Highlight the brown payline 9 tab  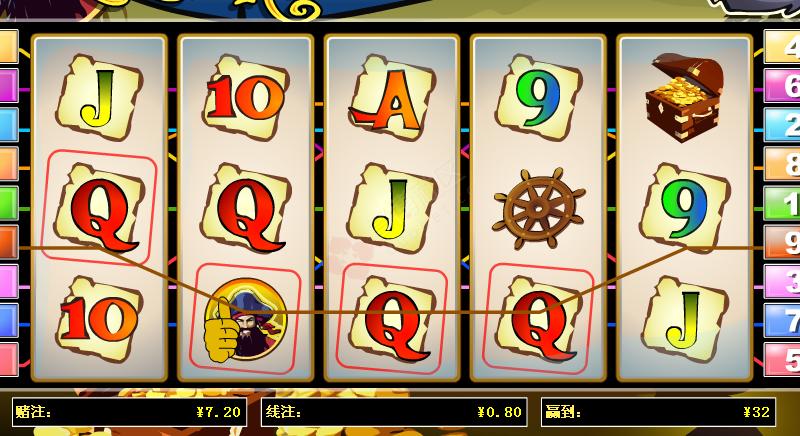point(783,241)
